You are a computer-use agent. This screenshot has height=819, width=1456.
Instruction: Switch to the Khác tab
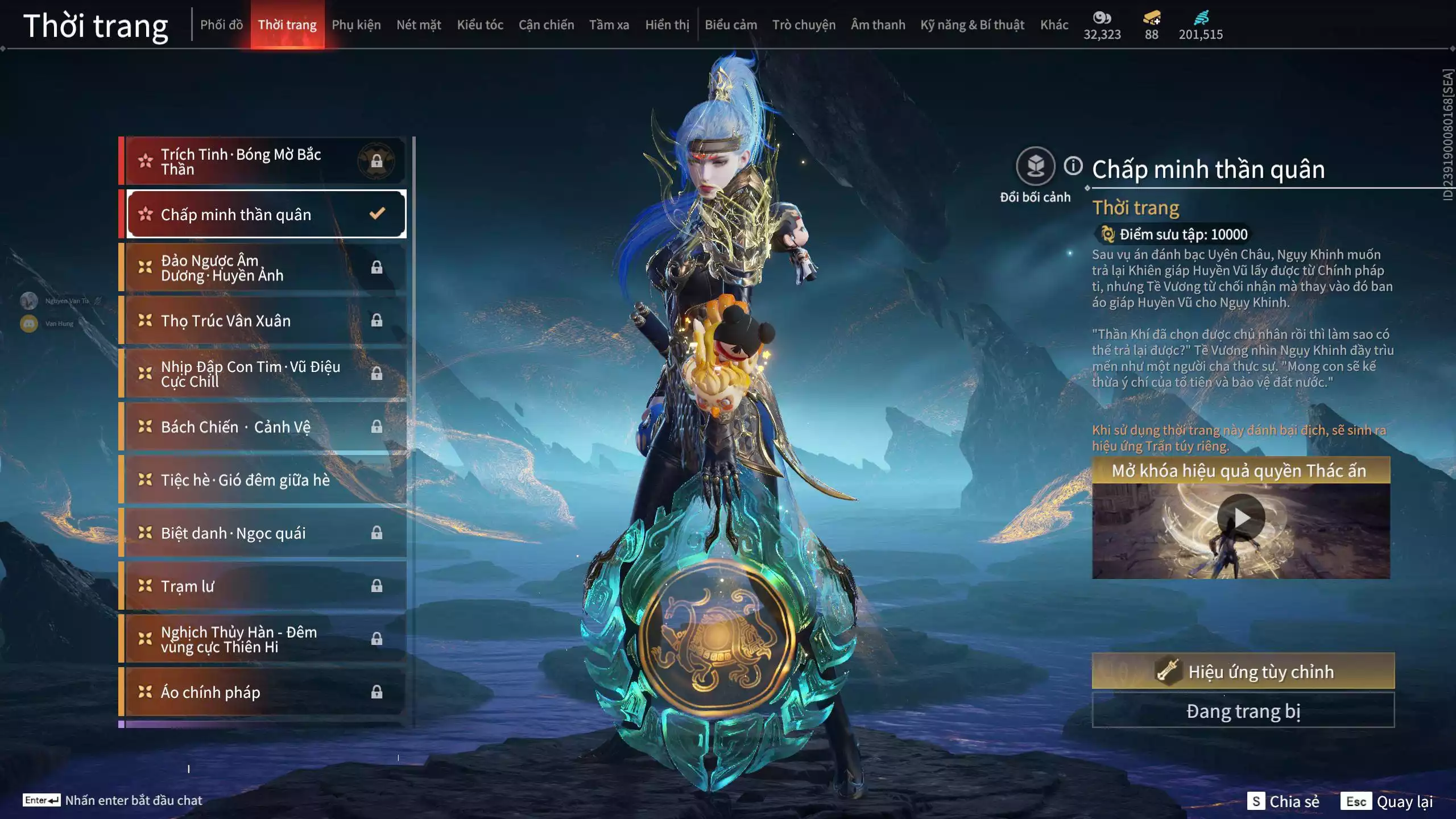pos(1054,25)
